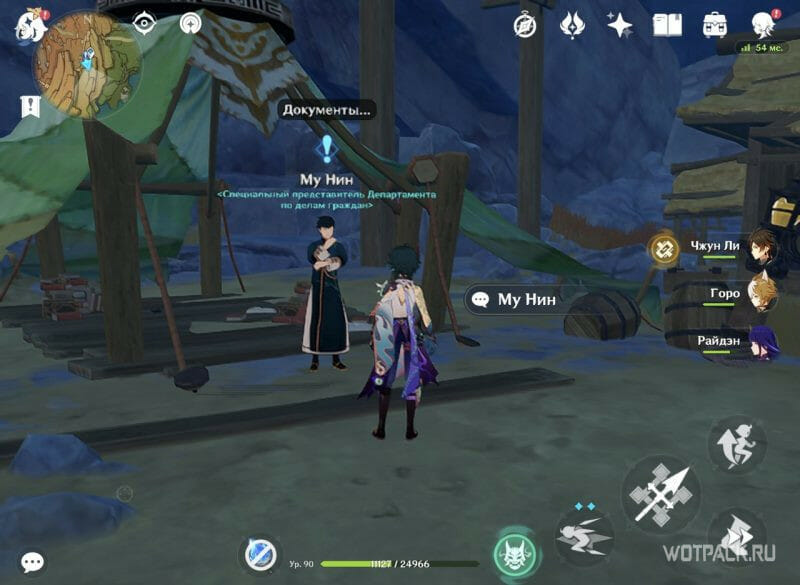Switch to party member Райдэн
The width and height of the screenshot is (800, 585).
point(765,342)
